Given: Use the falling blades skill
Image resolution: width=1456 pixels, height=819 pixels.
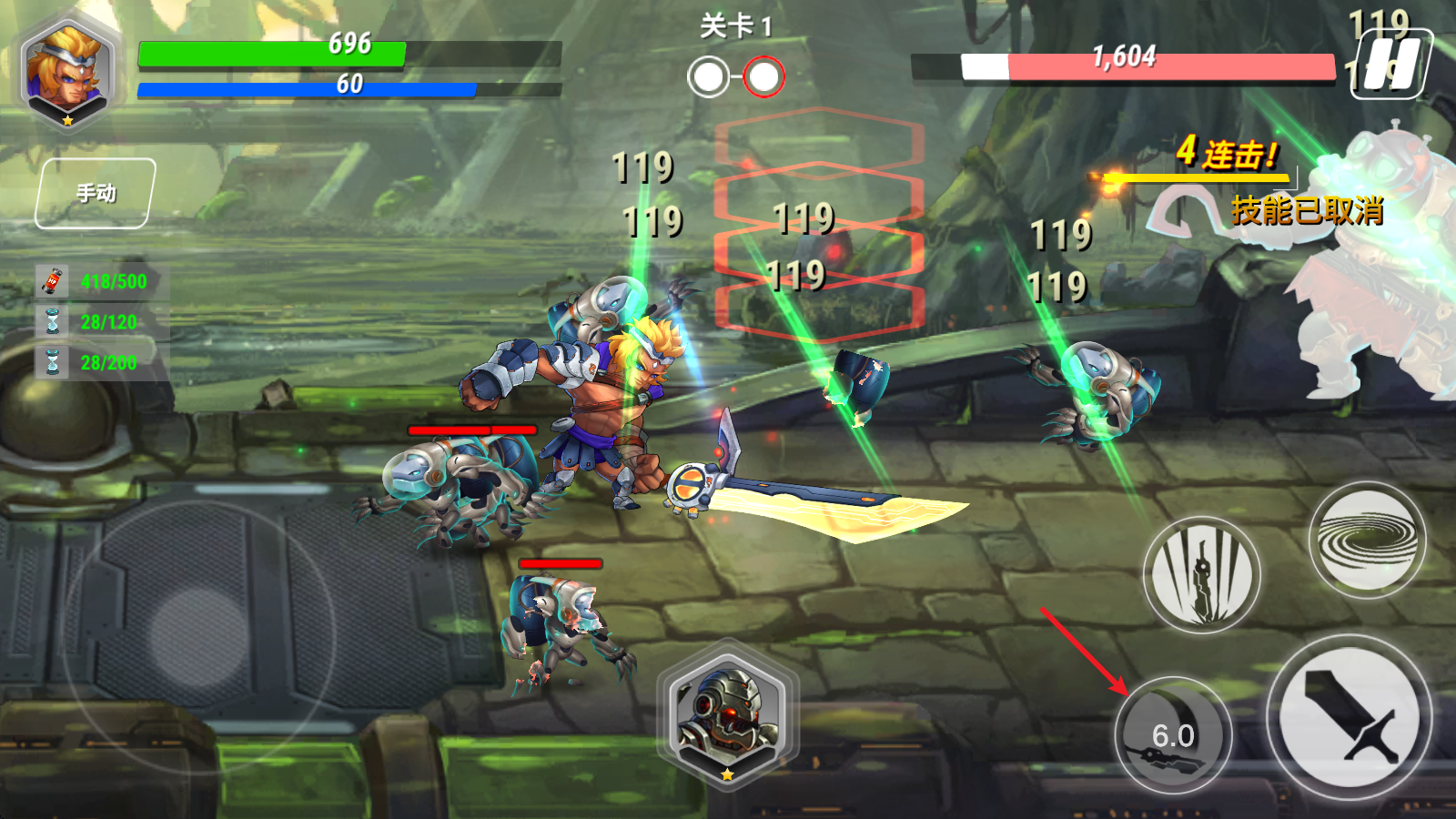Looking at the screenshot, I should point(1201,574).
